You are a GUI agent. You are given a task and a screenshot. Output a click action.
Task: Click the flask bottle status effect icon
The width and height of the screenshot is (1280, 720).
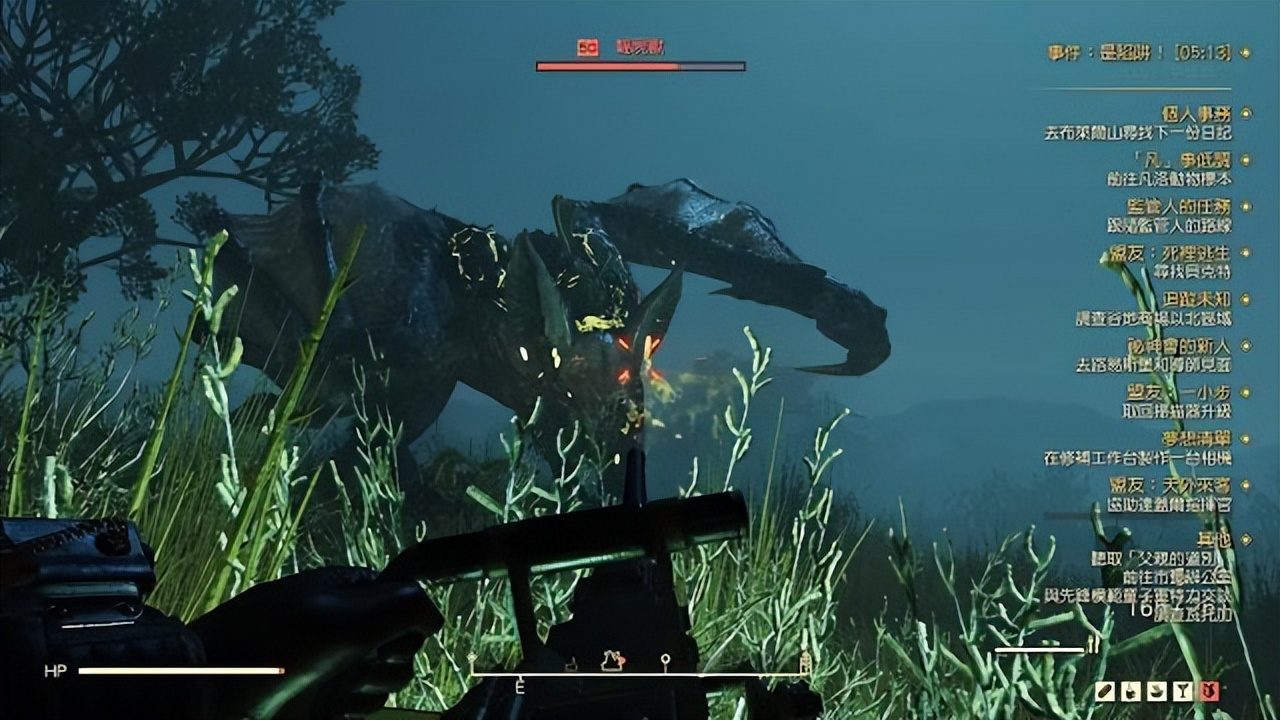1132,691
